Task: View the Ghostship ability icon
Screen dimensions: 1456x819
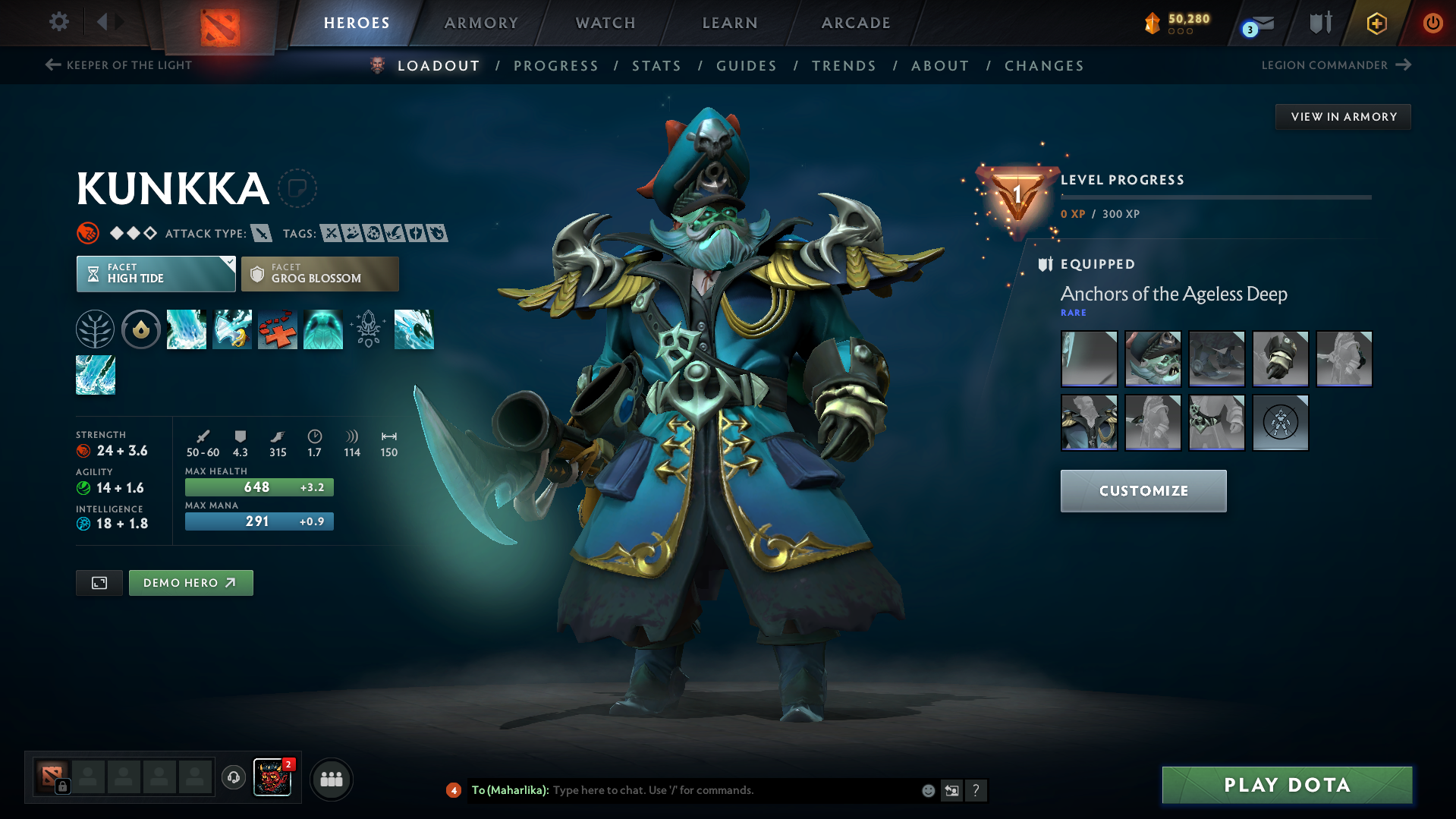Action: point(323,329)
